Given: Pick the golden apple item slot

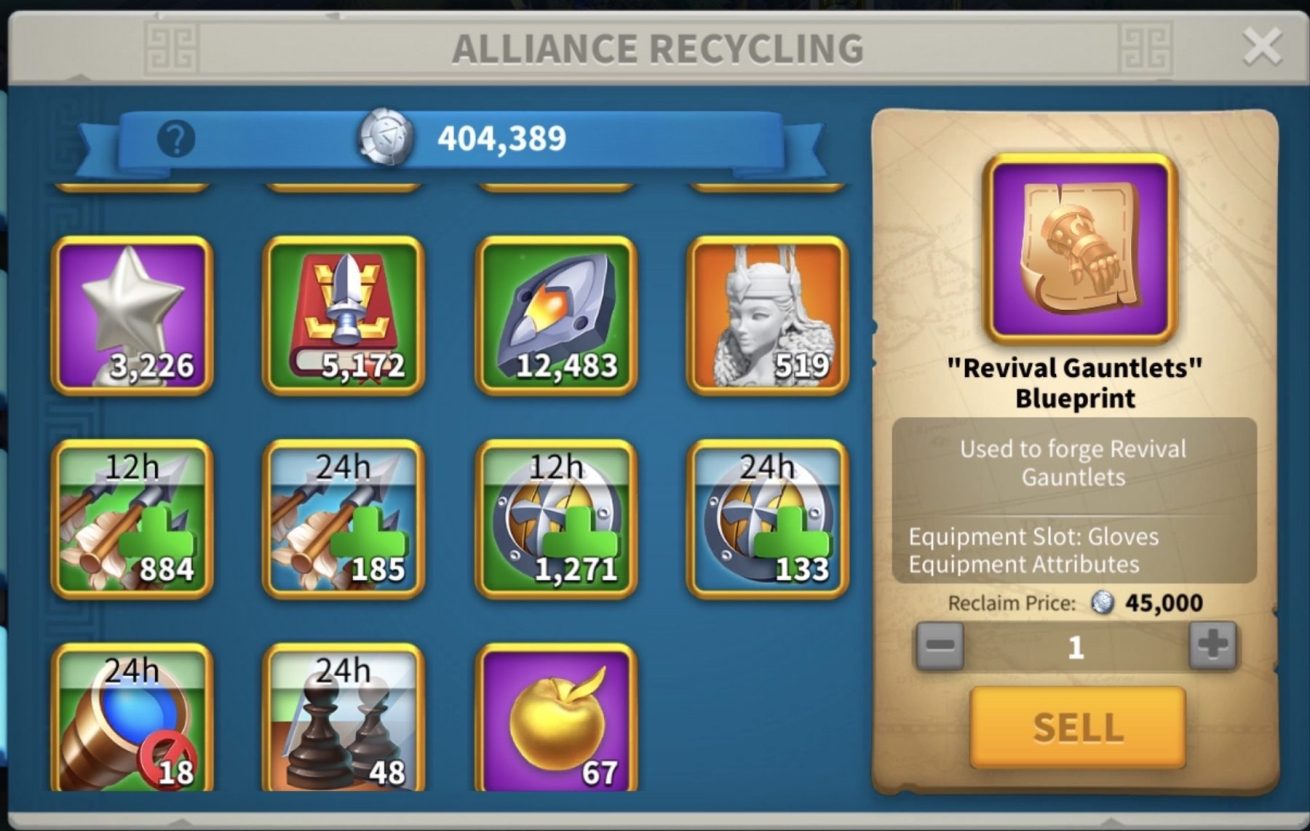Looking at the screenshot, I should tap(556, 720).
